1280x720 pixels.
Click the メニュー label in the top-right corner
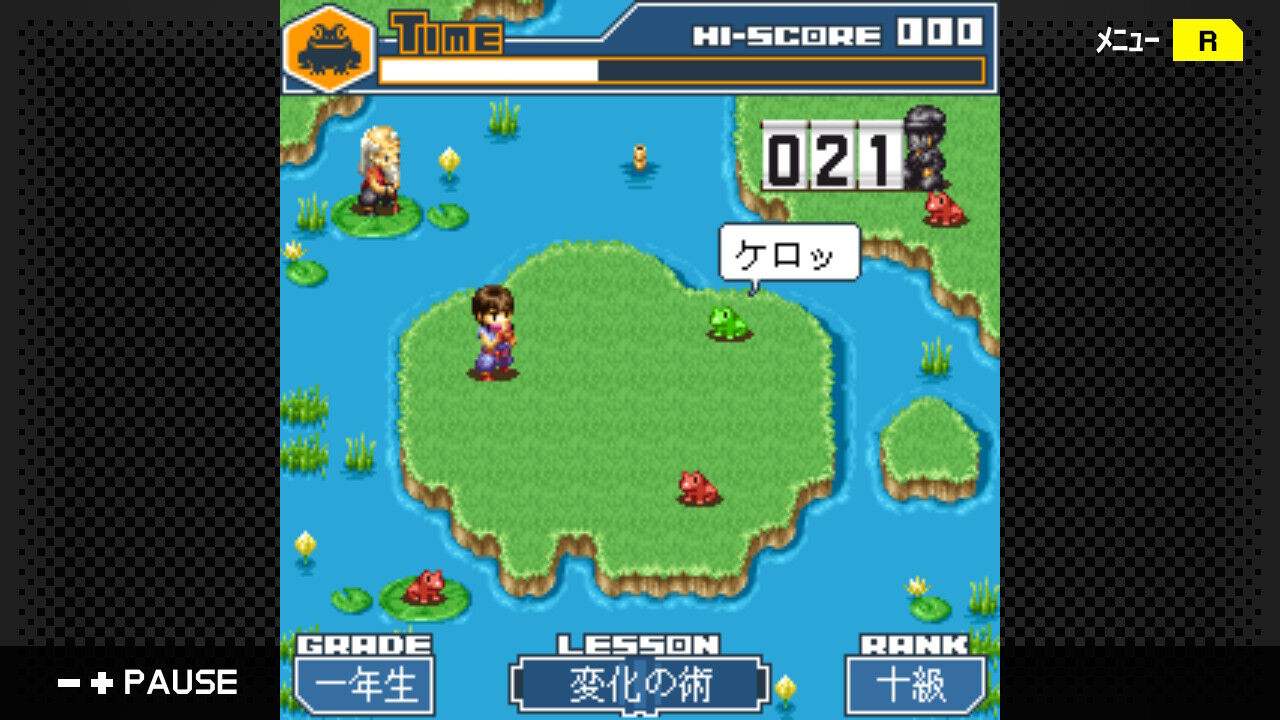[1122, 41]
